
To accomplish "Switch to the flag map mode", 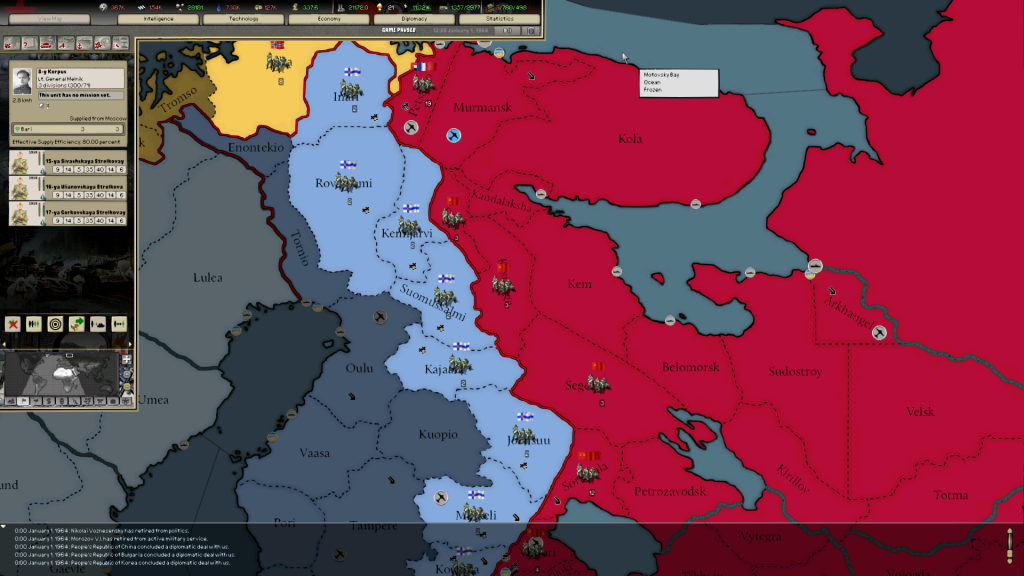I will (x=24, y=401).
